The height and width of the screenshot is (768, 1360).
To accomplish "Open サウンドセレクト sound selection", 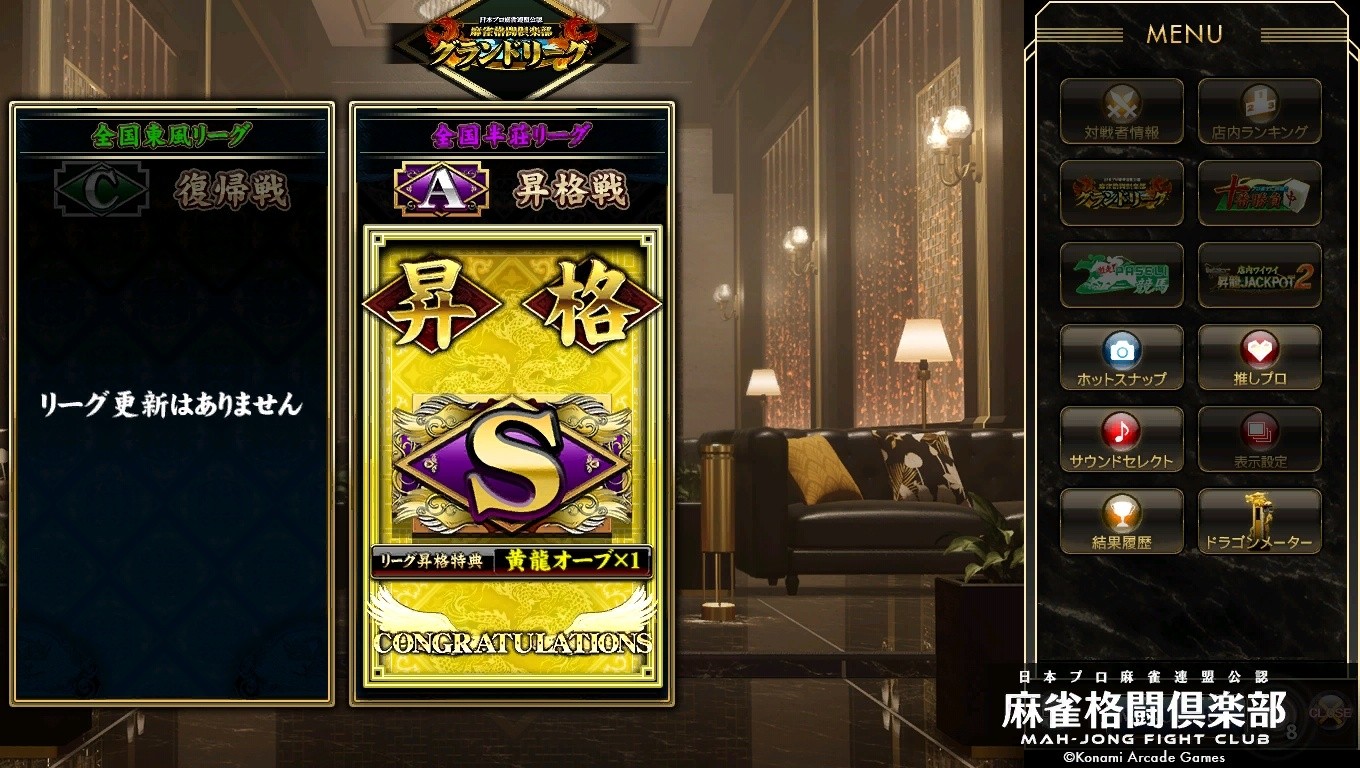I will coord(1121,439).
